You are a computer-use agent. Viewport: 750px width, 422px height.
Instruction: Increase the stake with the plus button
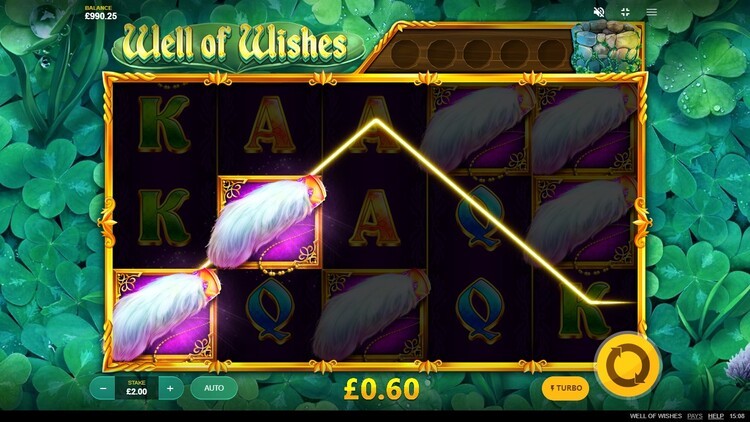point(170,388)
